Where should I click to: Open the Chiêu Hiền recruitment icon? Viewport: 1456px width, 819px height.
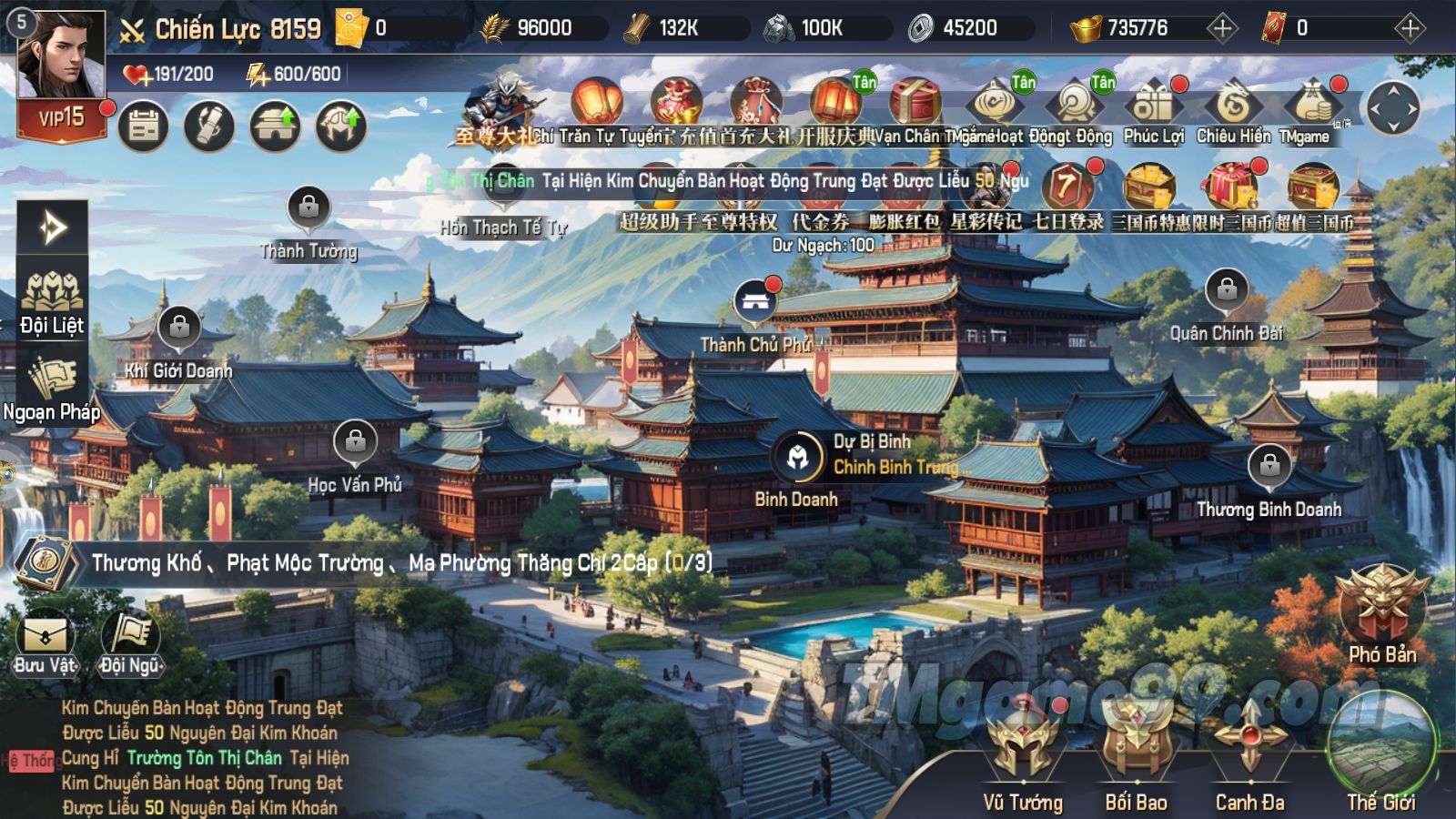click(1233, 109)
